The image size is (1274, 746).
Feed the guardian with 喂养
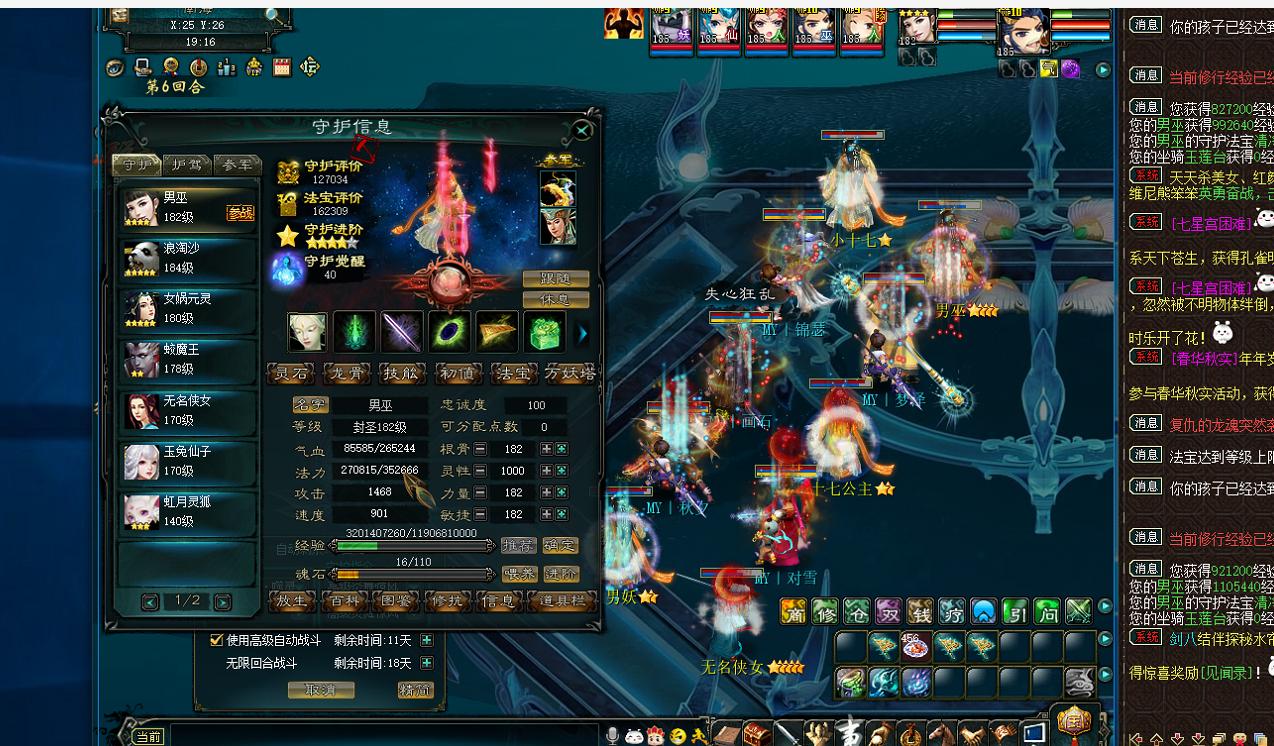click(x=518, y=575)
